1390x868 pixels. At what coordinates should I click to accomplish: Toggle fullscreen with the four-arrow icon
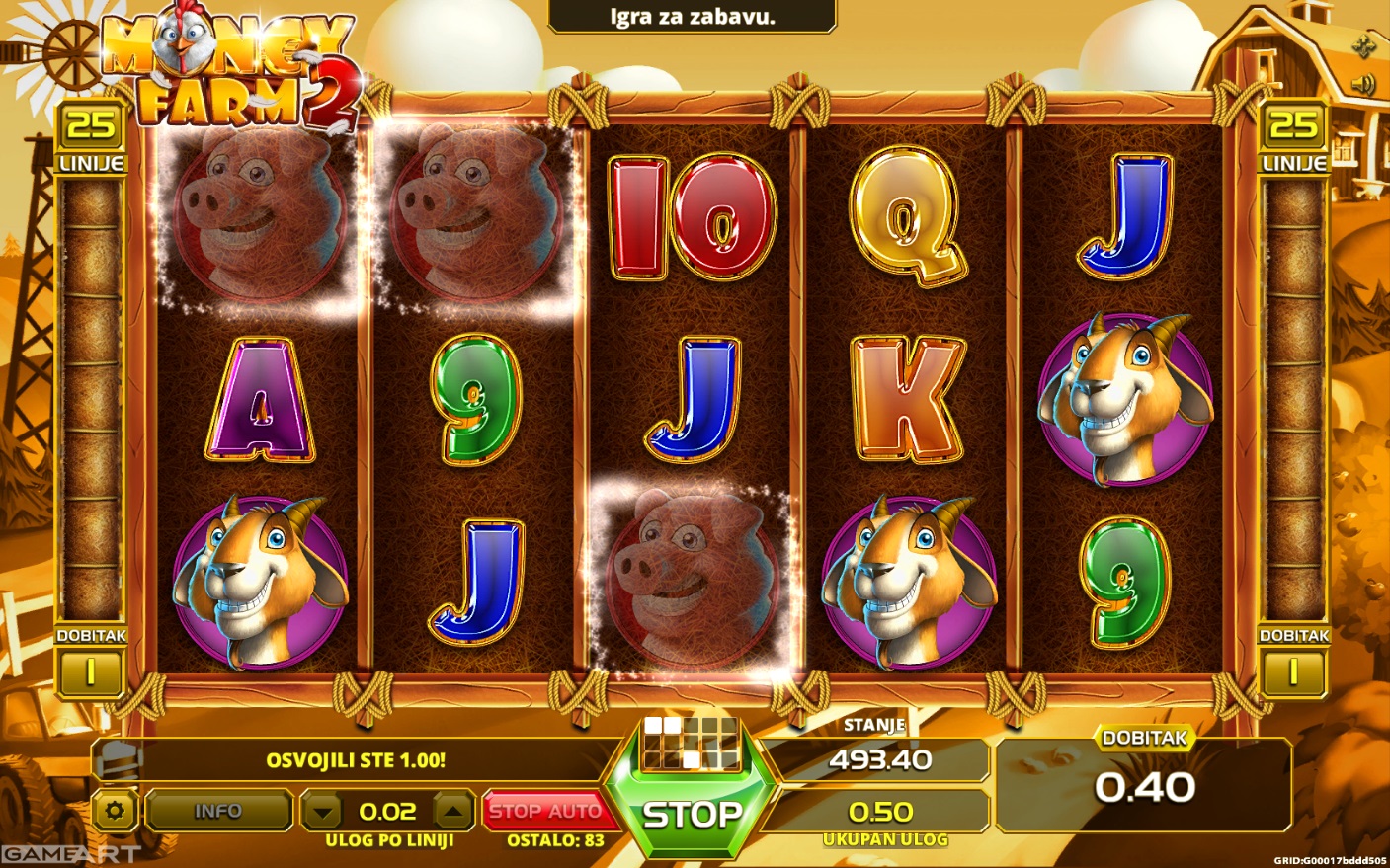coord(1363,44)
